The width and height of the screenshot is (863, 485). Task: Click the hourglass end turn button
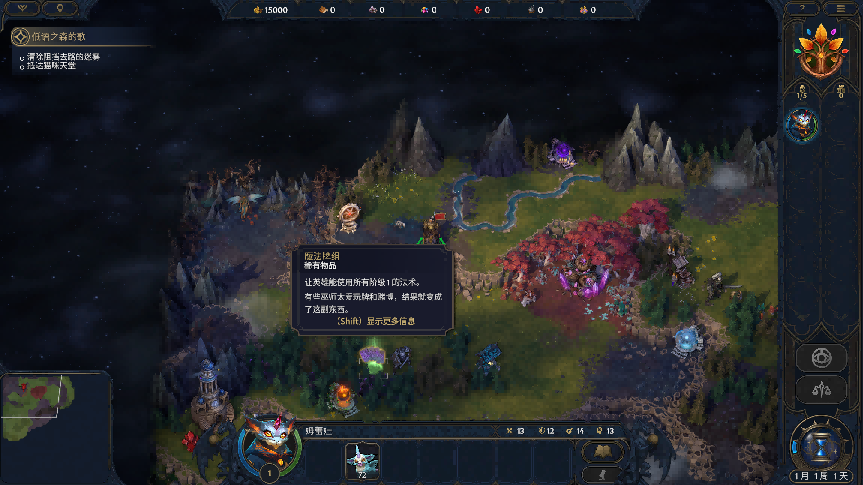(x=819, y=443)
